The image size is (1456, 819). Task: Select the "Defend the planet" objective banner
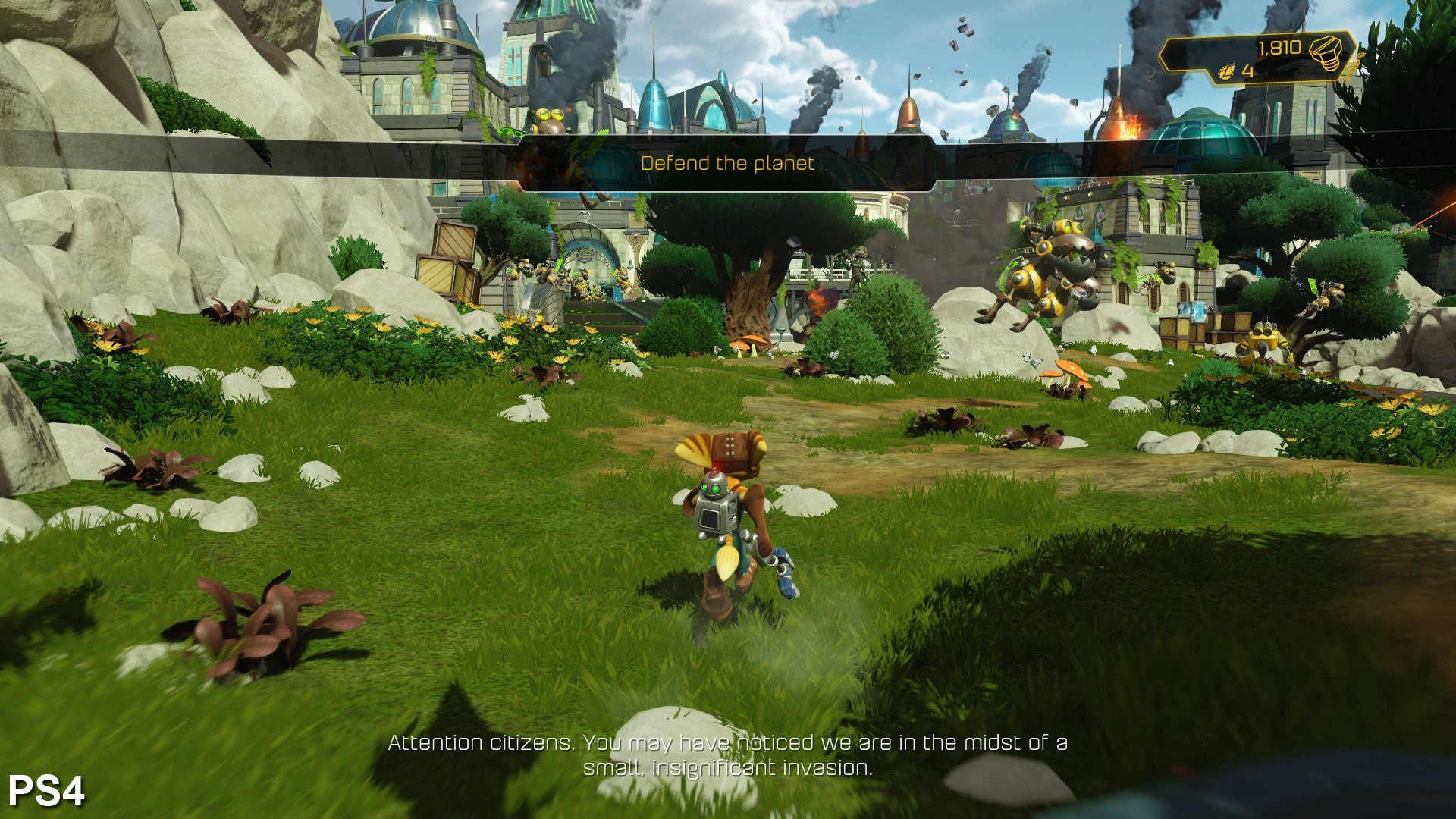727,163
